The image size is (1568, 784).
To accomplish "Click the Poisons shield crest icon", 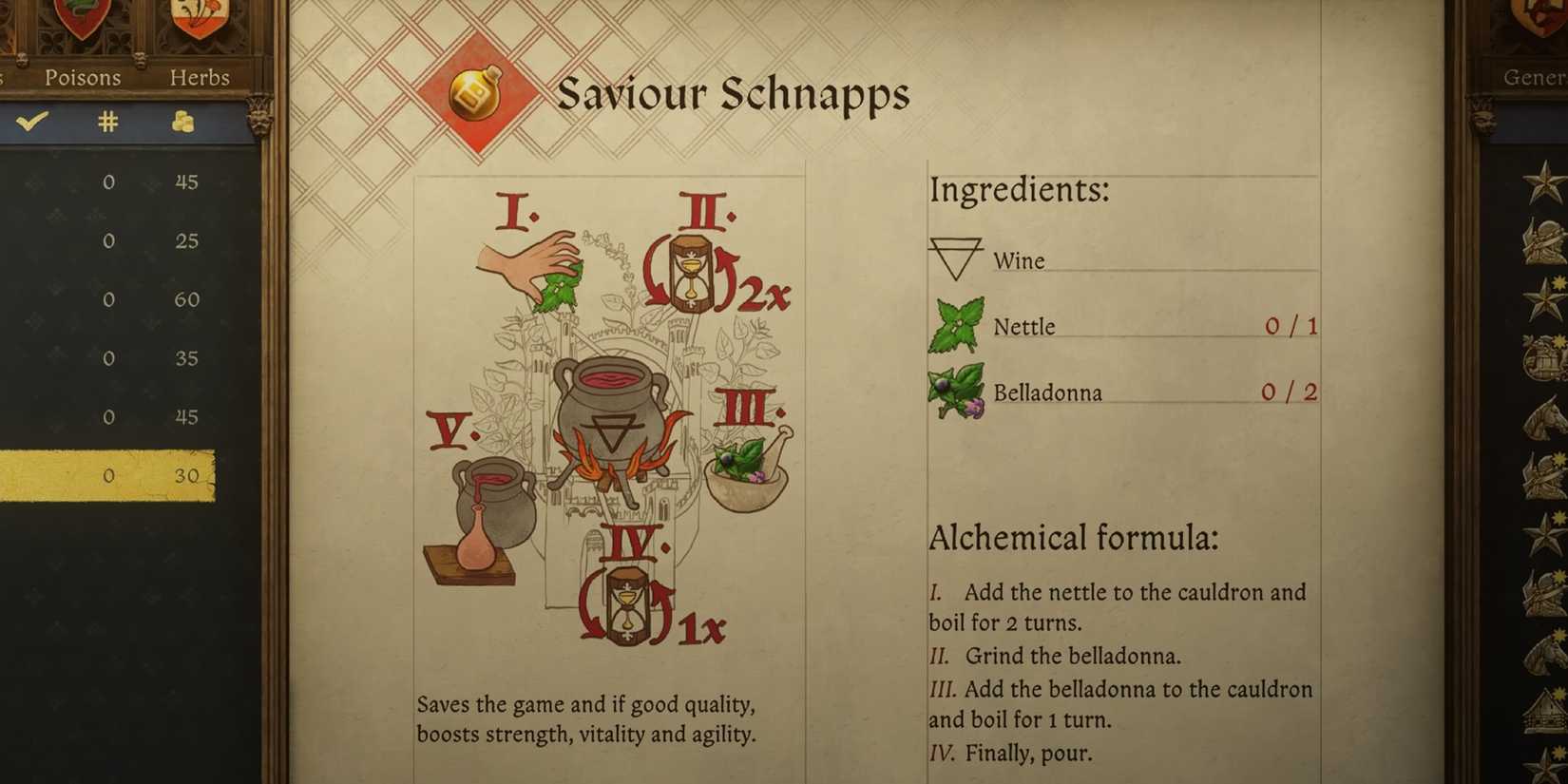I will click(x=82, y=21).
